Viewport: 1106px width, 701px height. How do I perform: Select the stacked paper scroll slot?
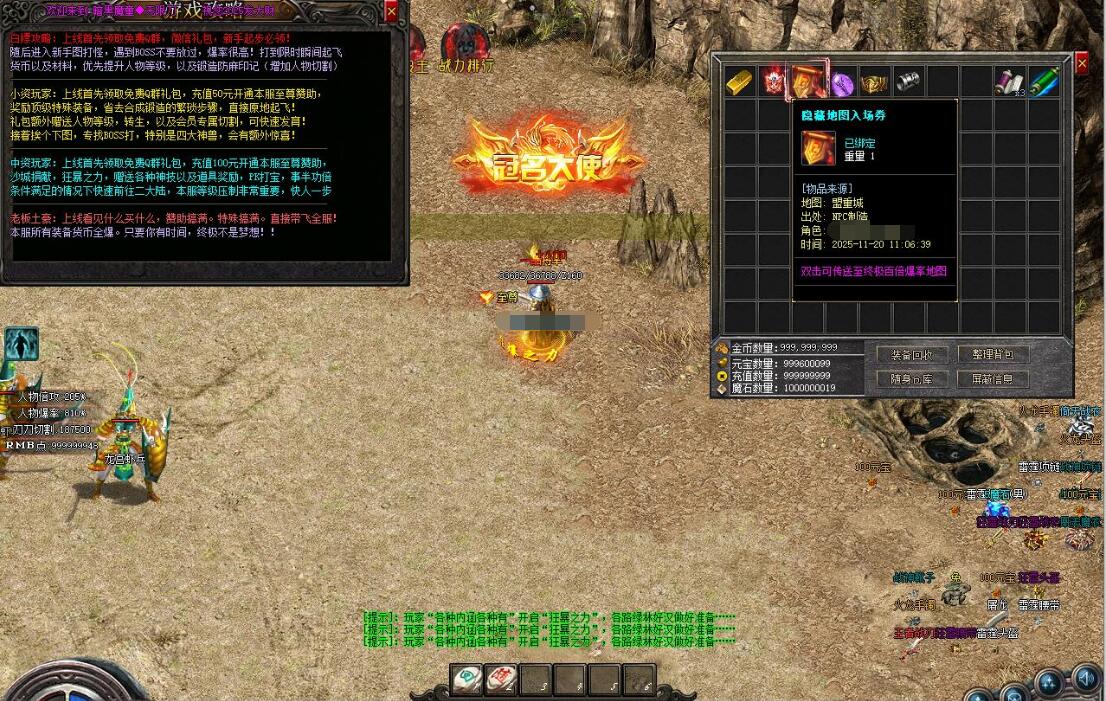pos(1010,82)
